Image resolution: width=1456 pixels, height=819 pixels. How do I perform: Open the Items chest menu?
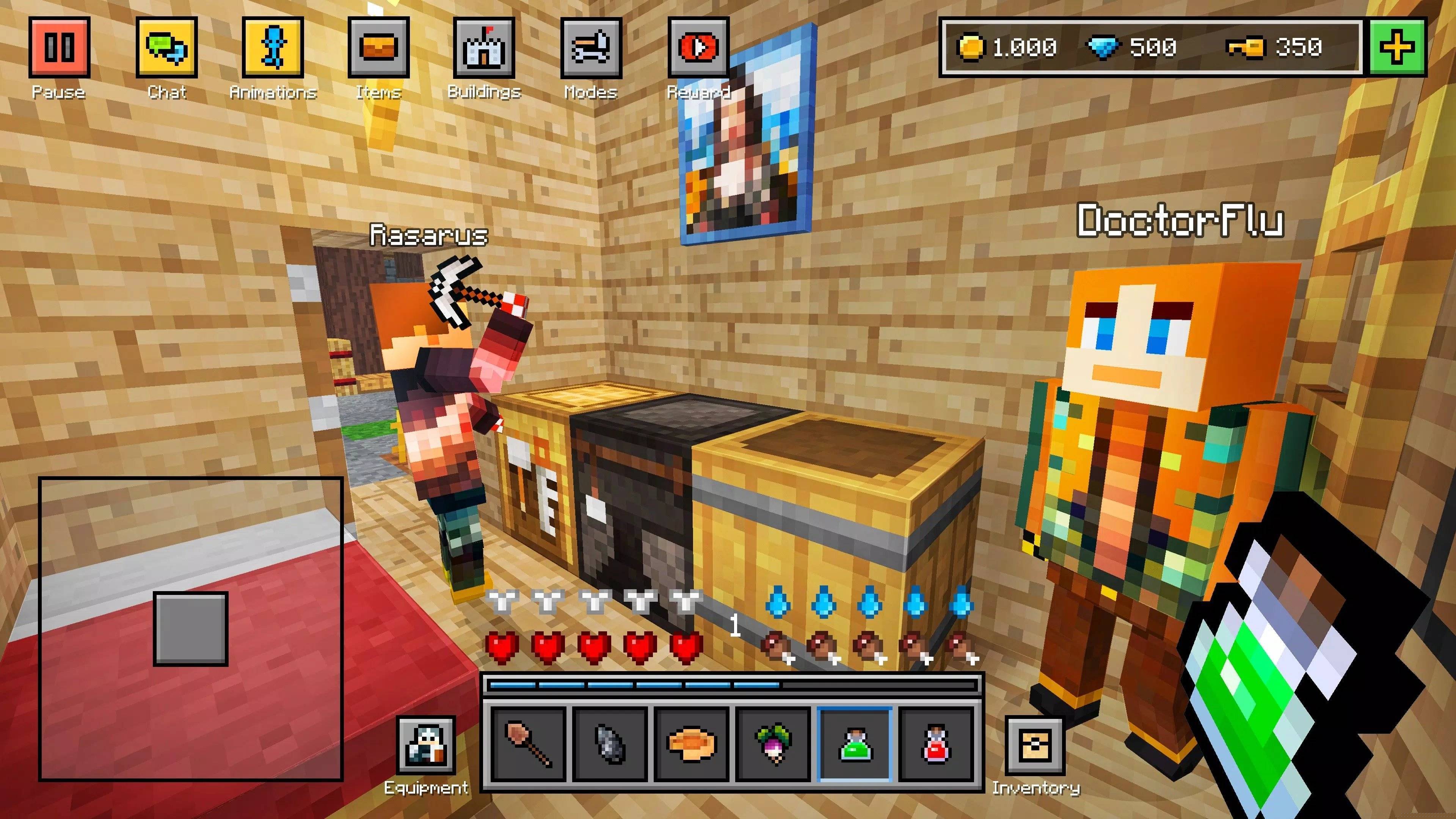point(378,47)
